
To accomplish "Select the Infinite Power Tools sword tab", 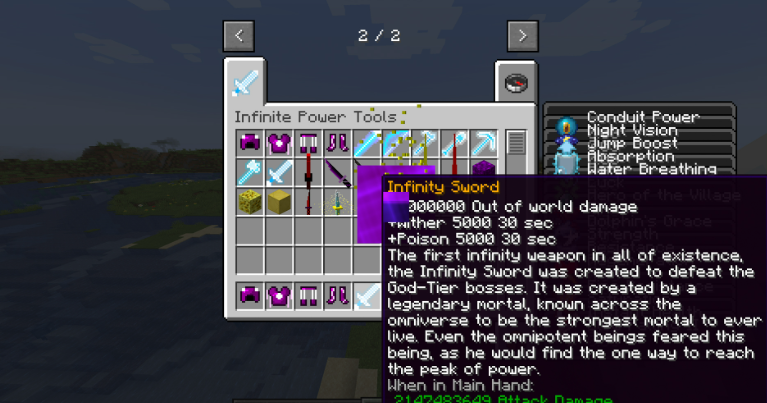I will click(x=245, y=82).
